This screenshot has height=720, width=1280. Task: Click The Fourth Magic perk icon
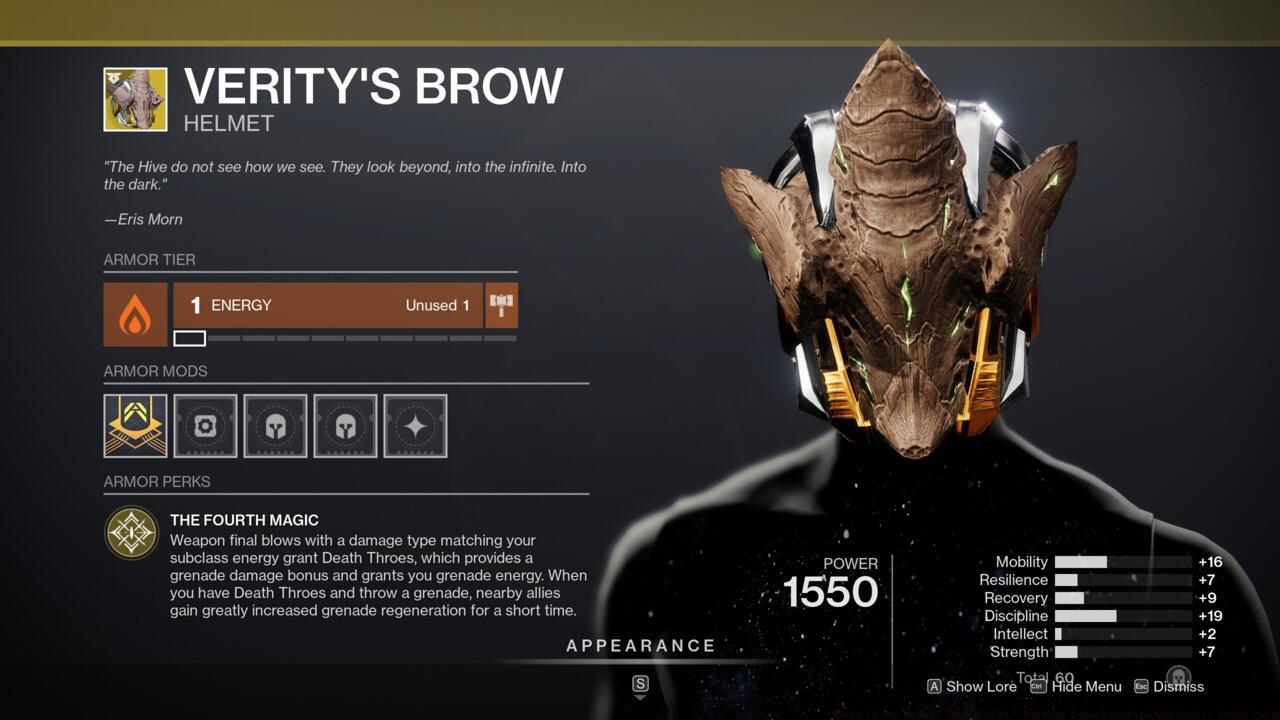(x=131, y=532)
